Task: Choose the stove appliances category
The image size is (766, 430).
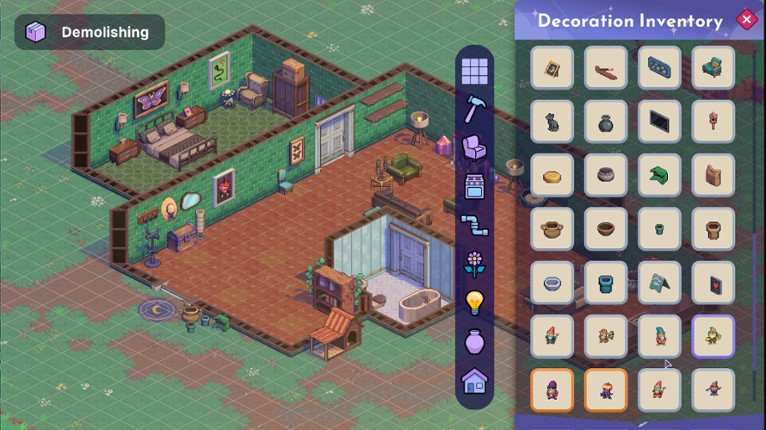Action: (x=474, y=187)
